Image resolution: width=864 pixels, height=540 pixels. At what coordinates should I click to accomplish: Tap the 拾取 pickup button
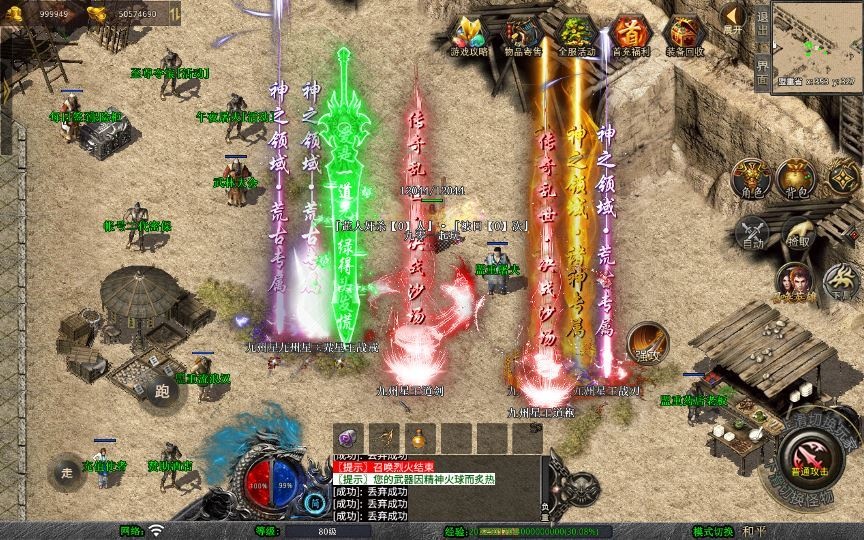pyautogui.click(x=798, y=233)
